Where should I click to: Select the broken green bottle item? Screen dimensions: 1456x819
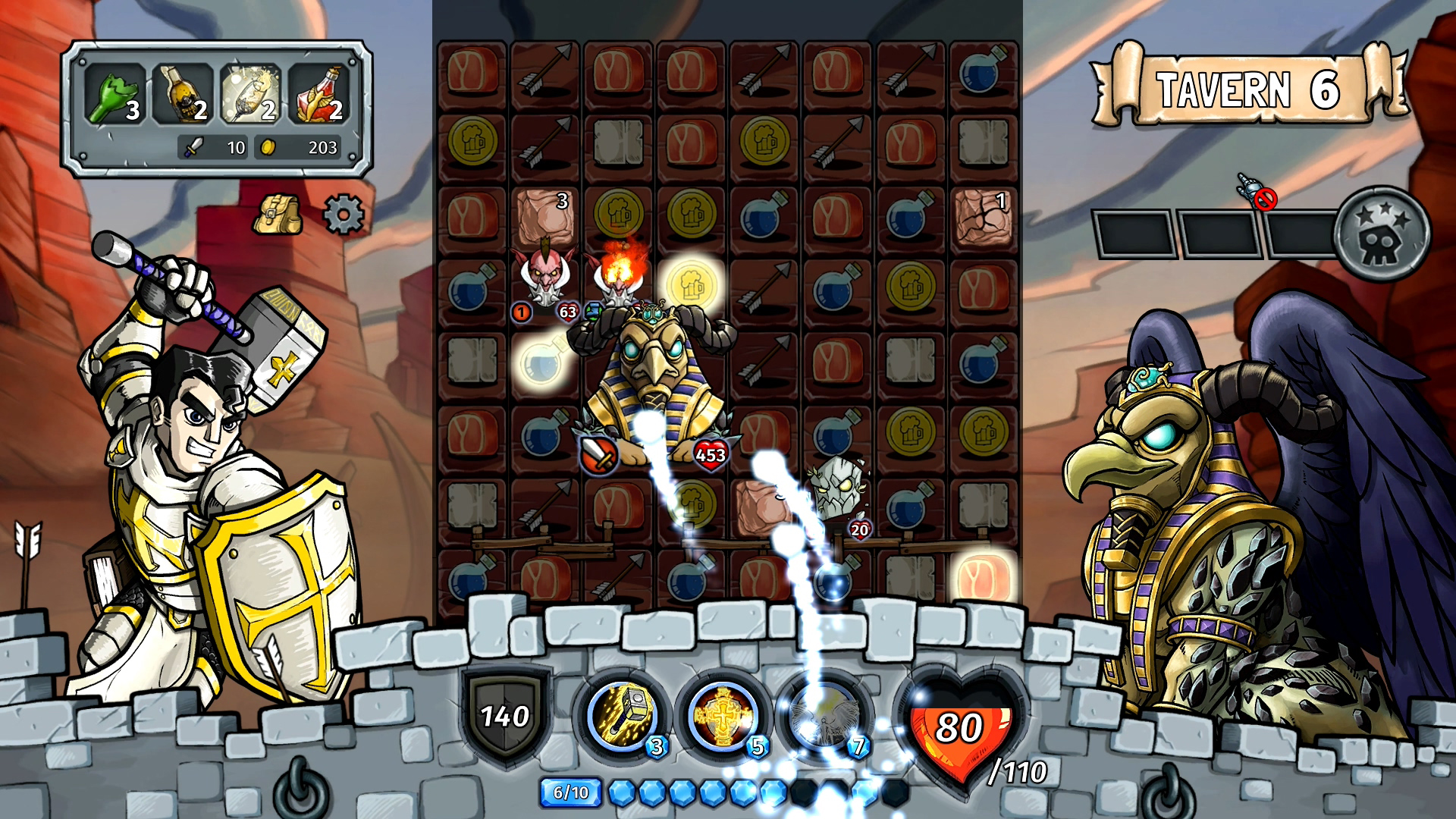point(114,93)
